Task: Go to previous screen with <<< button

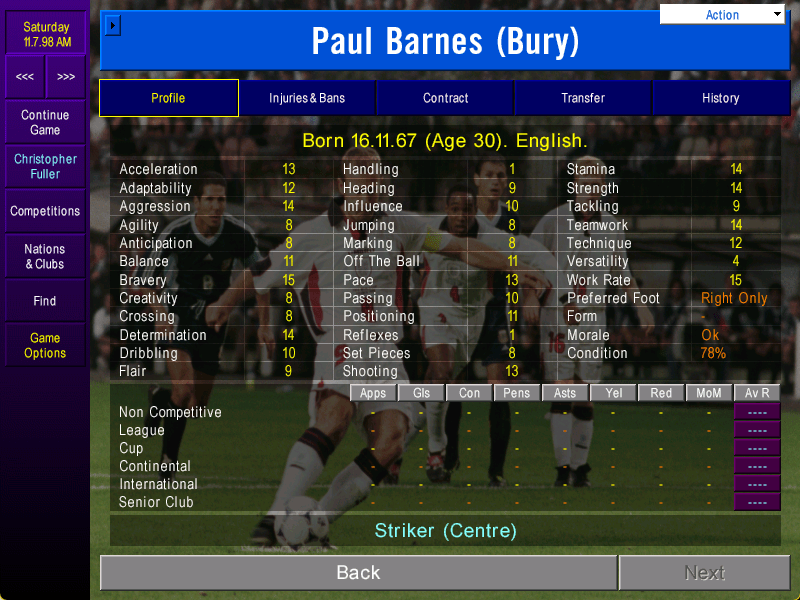Action: 25,77
